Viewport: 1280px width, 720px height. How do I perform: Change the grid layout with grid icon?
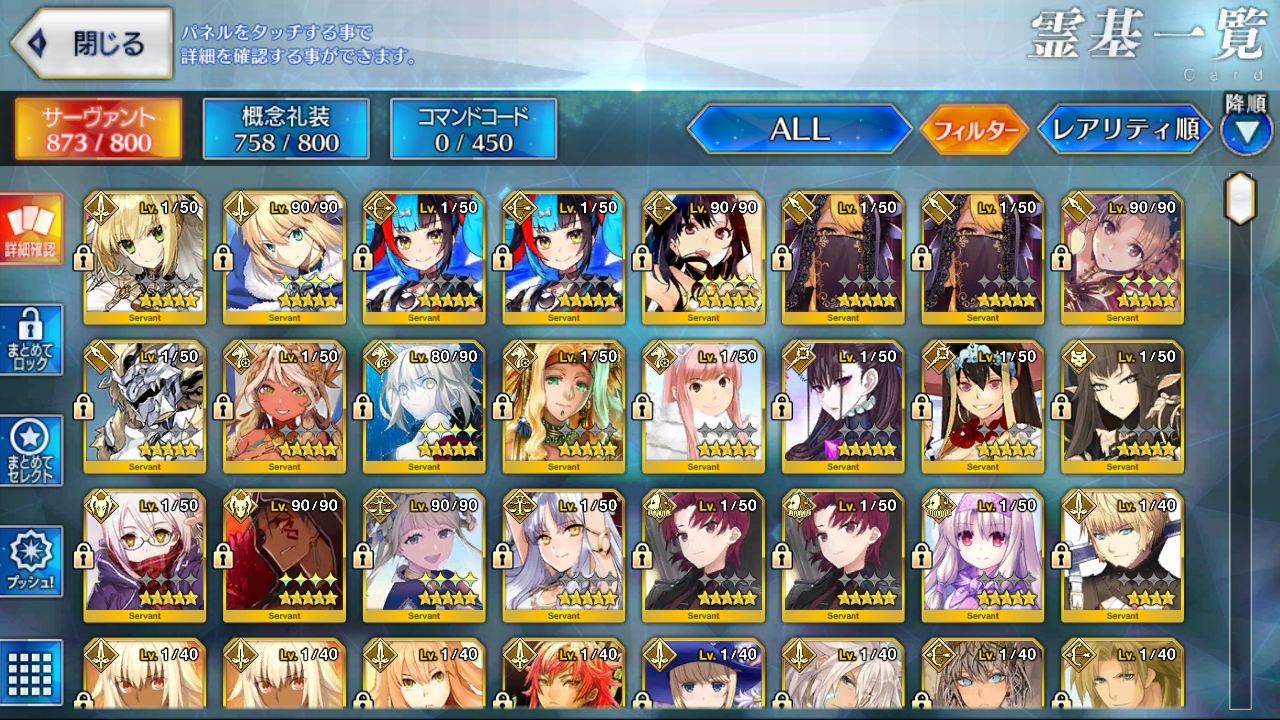[x=31, y=670]
